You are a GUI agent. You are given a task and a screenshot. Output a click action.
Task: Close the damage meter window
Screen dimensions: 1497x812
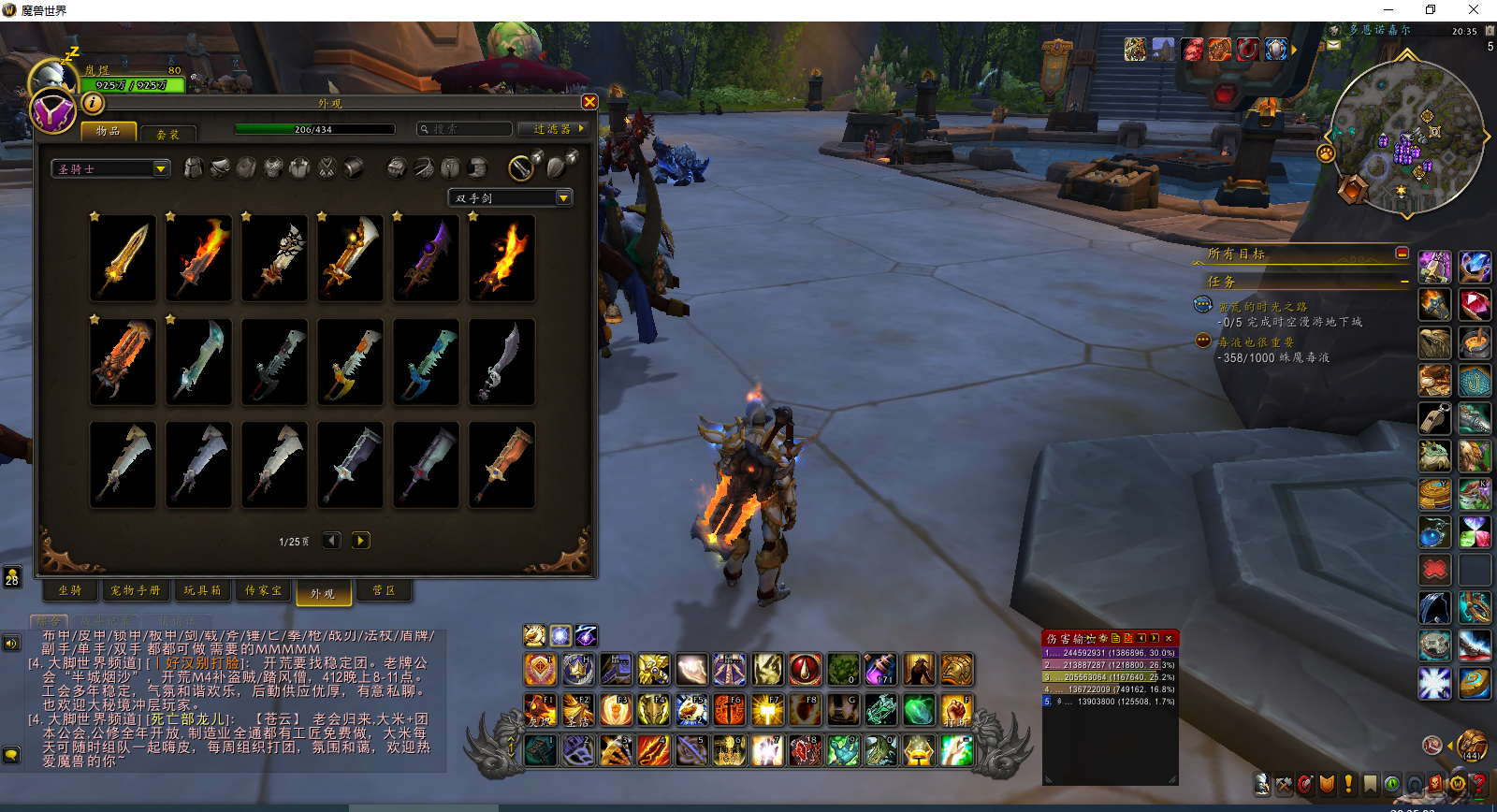(1169, 638)
